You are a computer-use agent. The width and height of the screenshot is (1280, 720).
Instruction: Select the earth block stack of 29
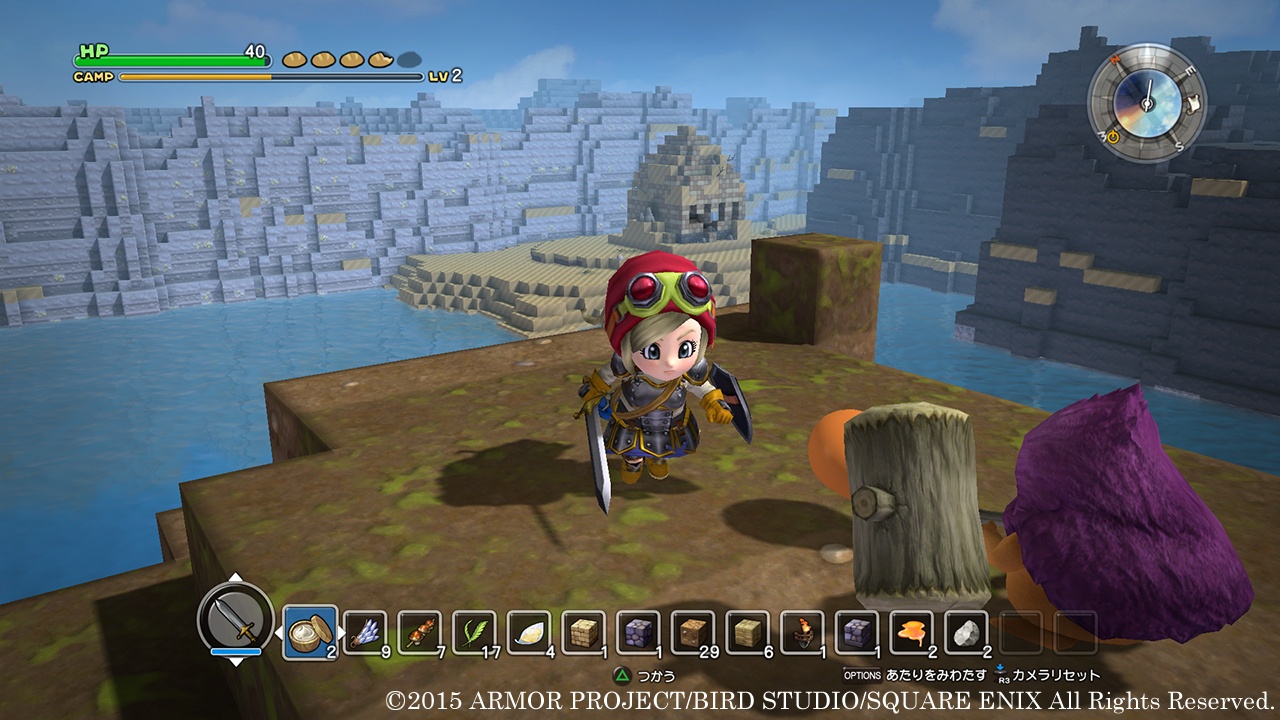[692, 632]
